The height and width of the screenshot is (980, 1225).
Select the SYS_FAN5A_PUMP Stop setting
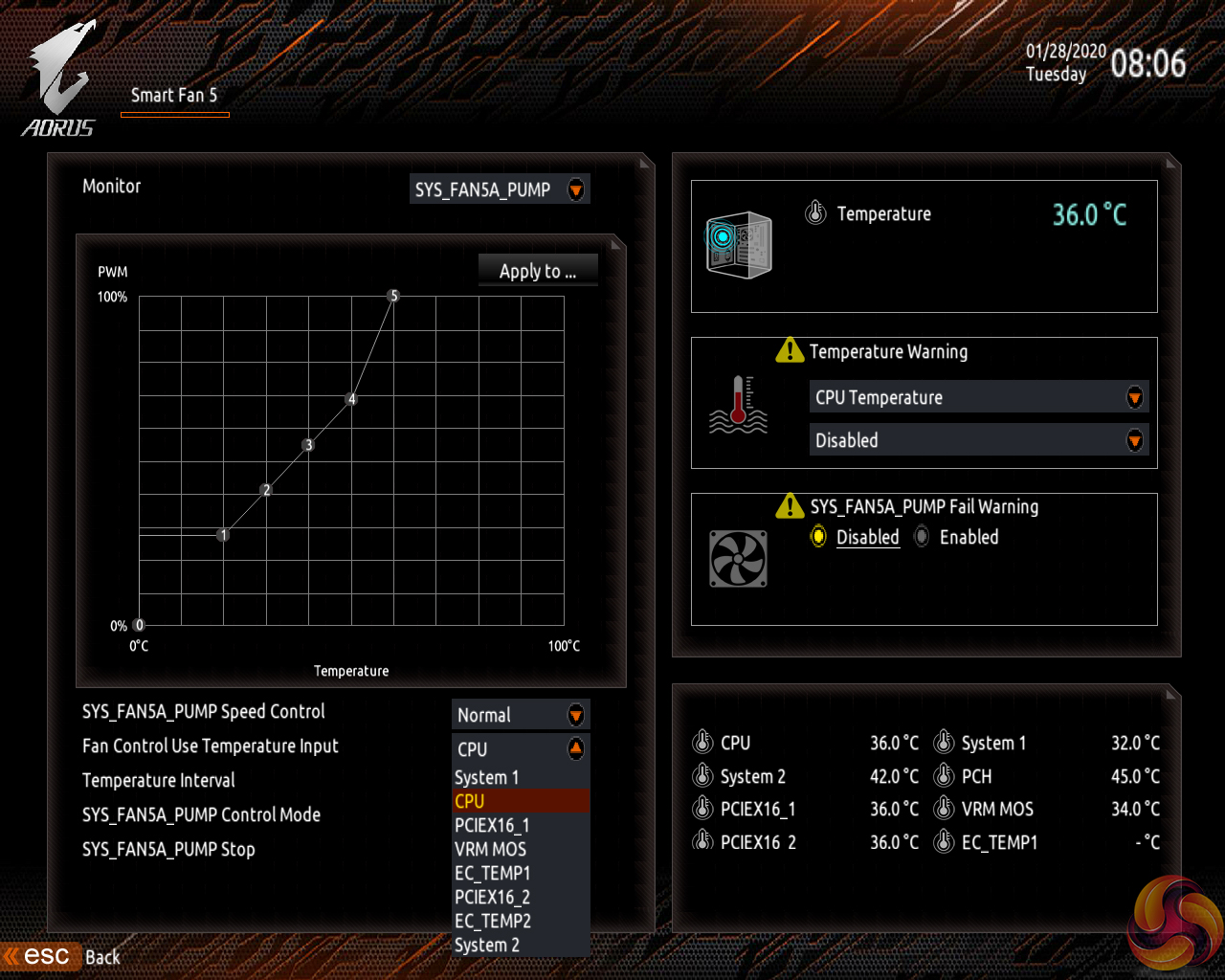click(168, 849)
